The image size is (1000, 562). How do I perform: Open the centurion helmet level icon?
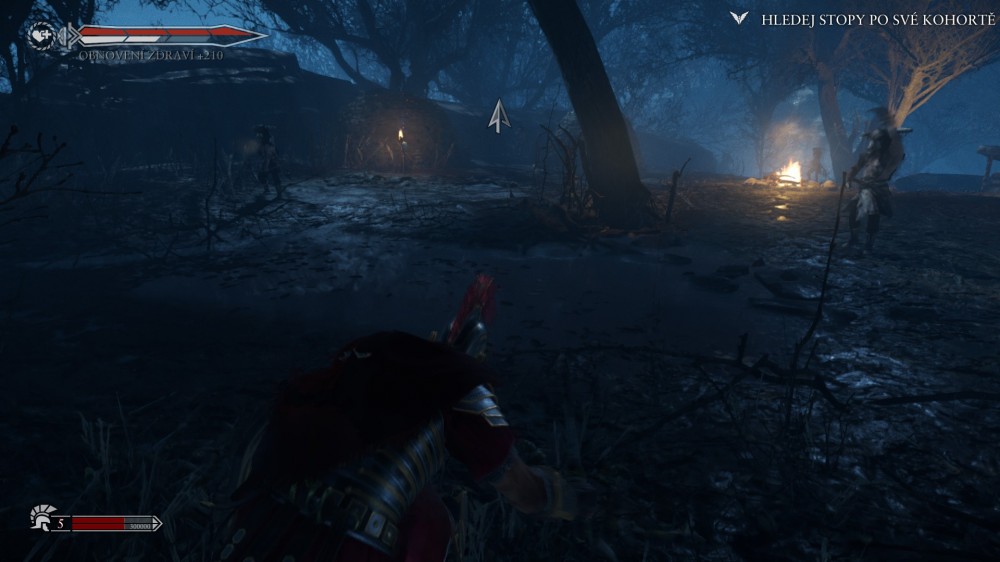(x=41, y=518)
